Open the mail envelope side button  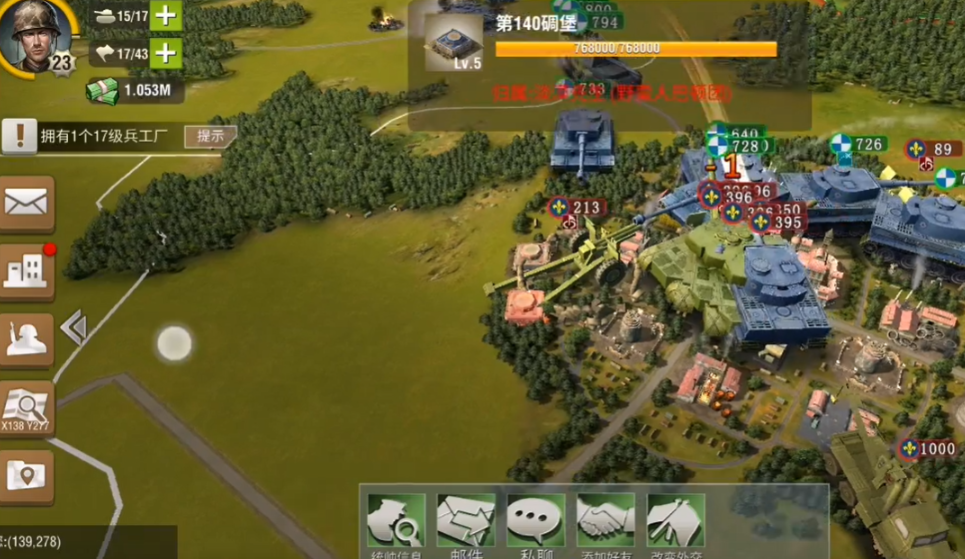coord(27,204)
